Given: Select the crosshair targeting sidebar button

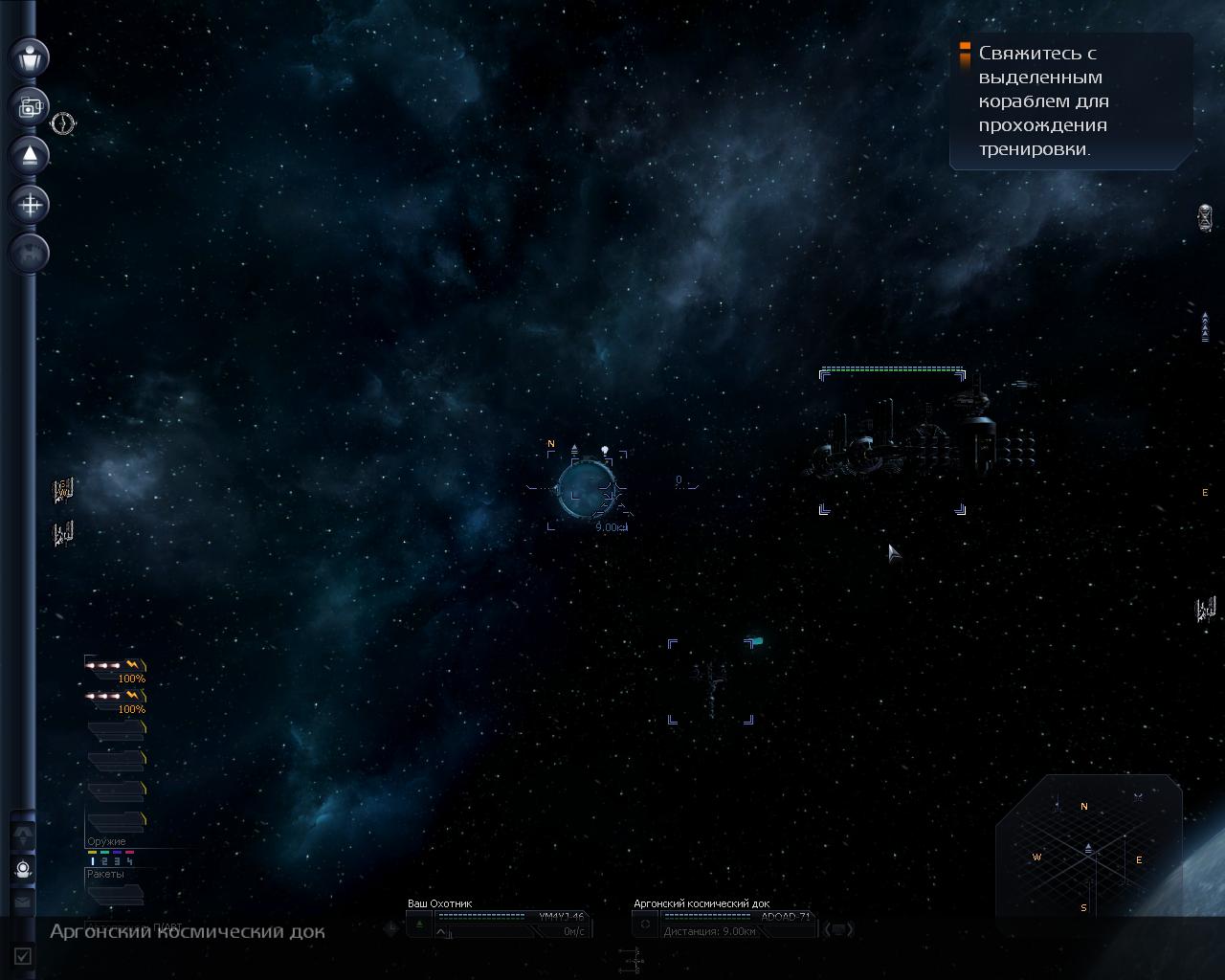Looking at the screenshot, I should tap(30, 204).
